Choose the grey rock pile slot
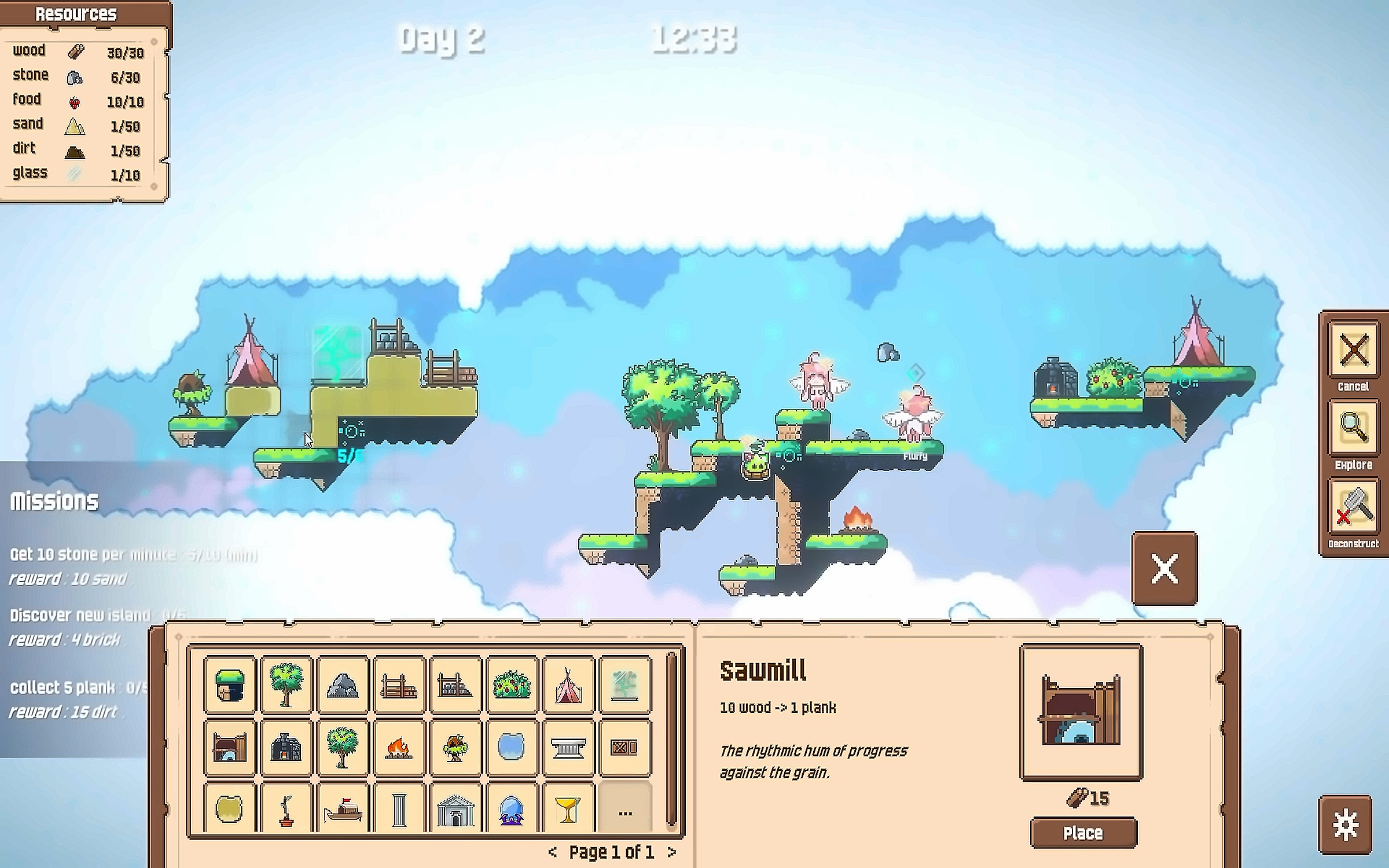The height and width of the screenshot is (868, 1389). tap(343, 685)
